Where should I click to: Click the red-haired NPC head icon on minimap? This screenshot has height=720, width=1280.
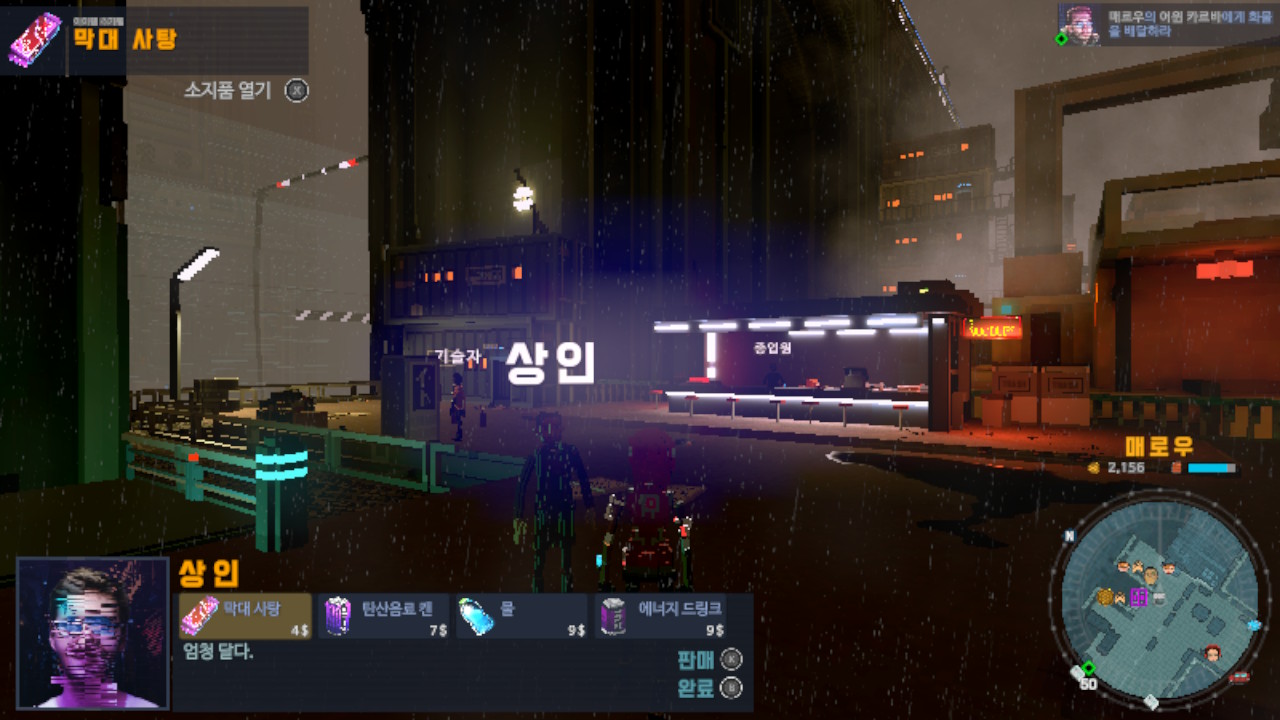point(1211,651)
